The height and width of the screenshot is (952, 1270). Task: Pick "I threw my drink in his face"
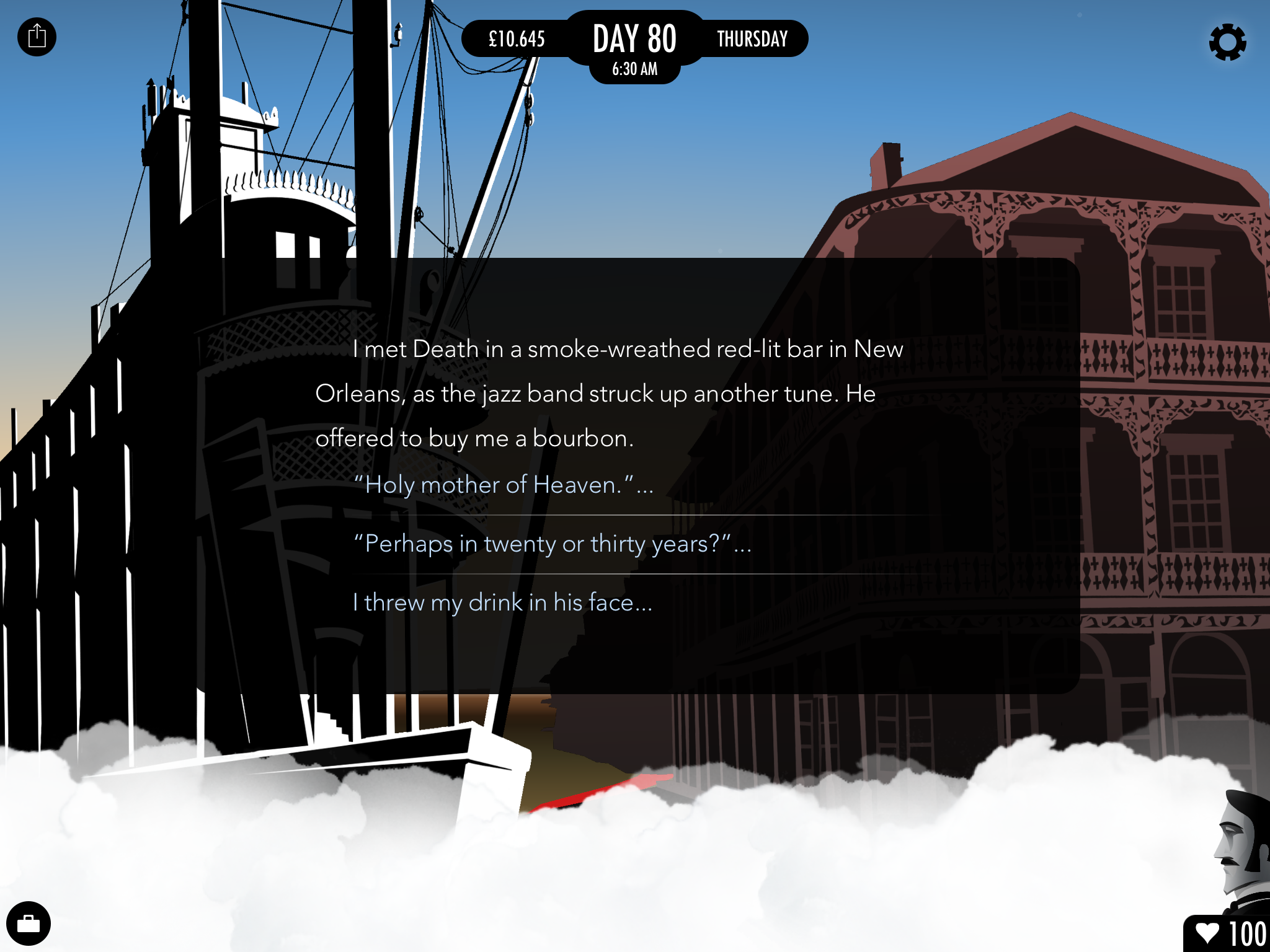[502, 602]
